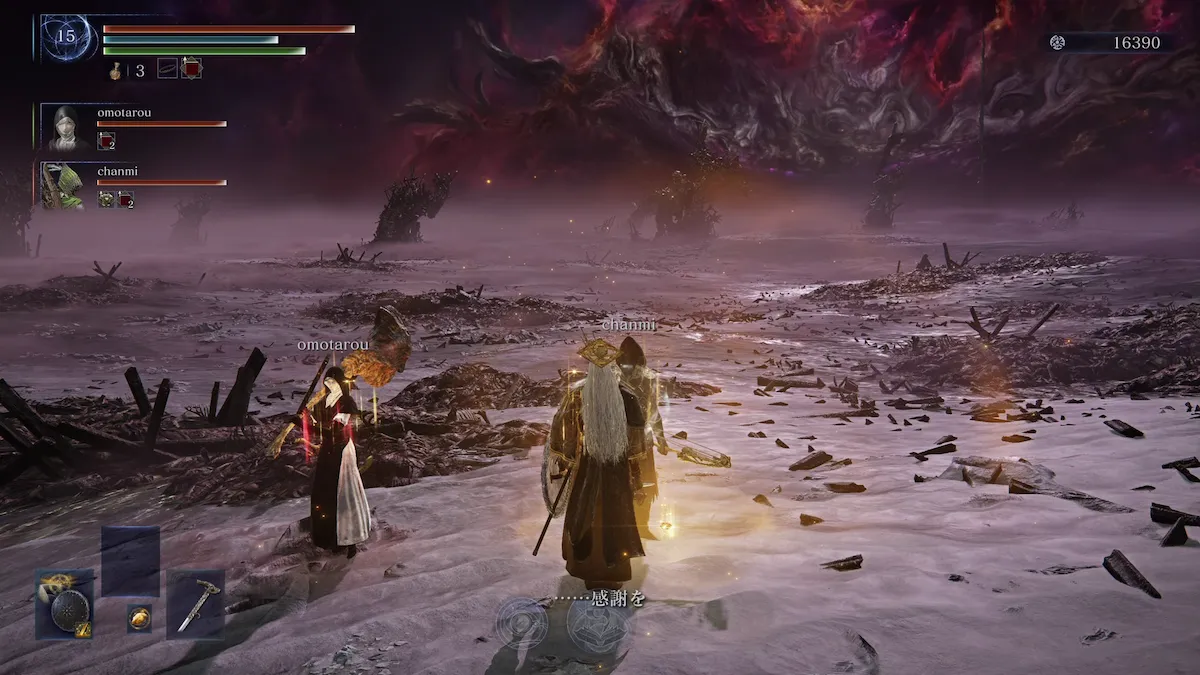
Task: Activate the circular skill emblem left of the book
Action: pyautogui.click(x=522, y=624)
